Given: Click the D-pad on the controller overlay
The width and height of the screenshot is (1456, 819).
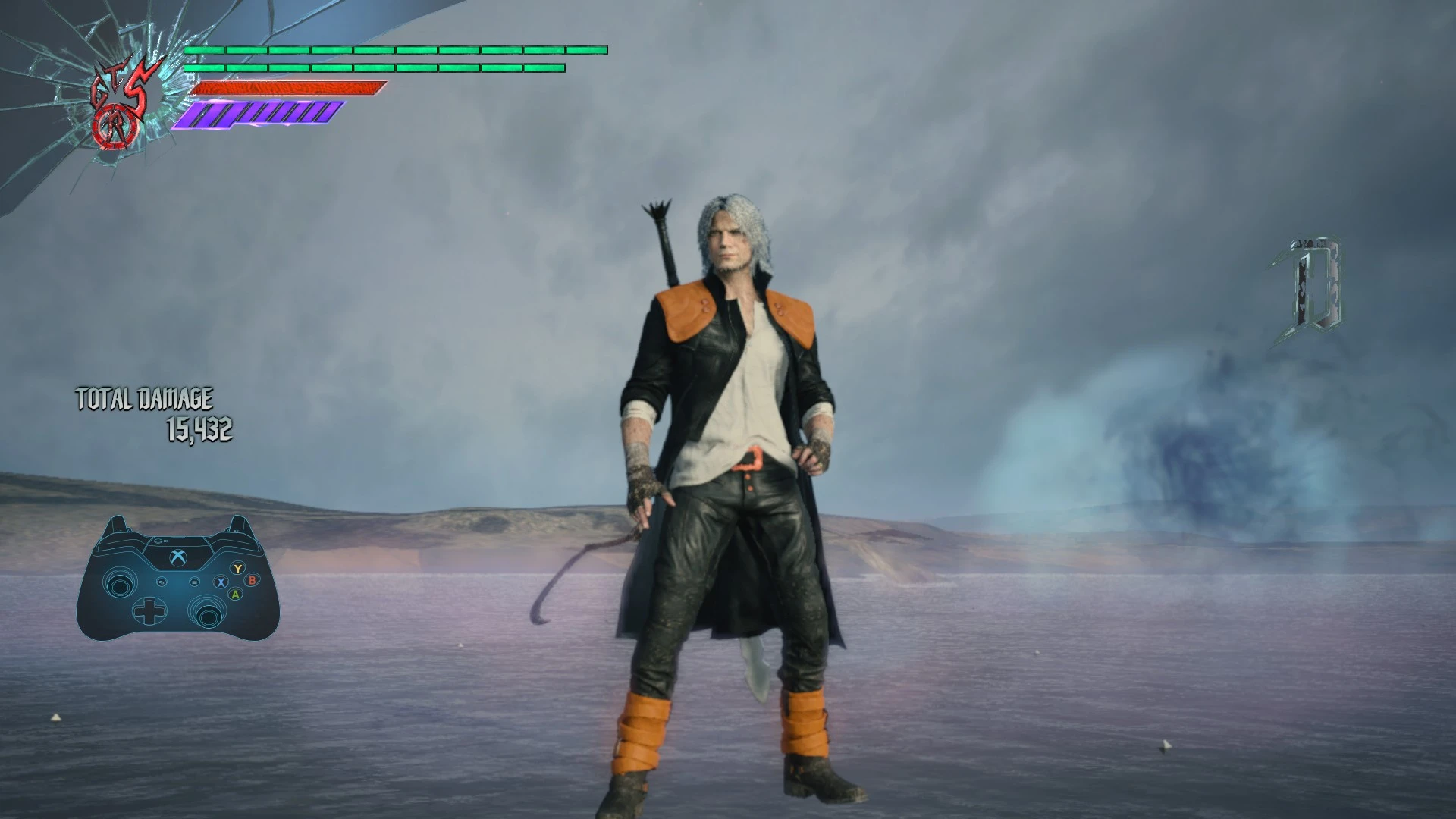Looking at the screenshot, I should click(149, 612).
